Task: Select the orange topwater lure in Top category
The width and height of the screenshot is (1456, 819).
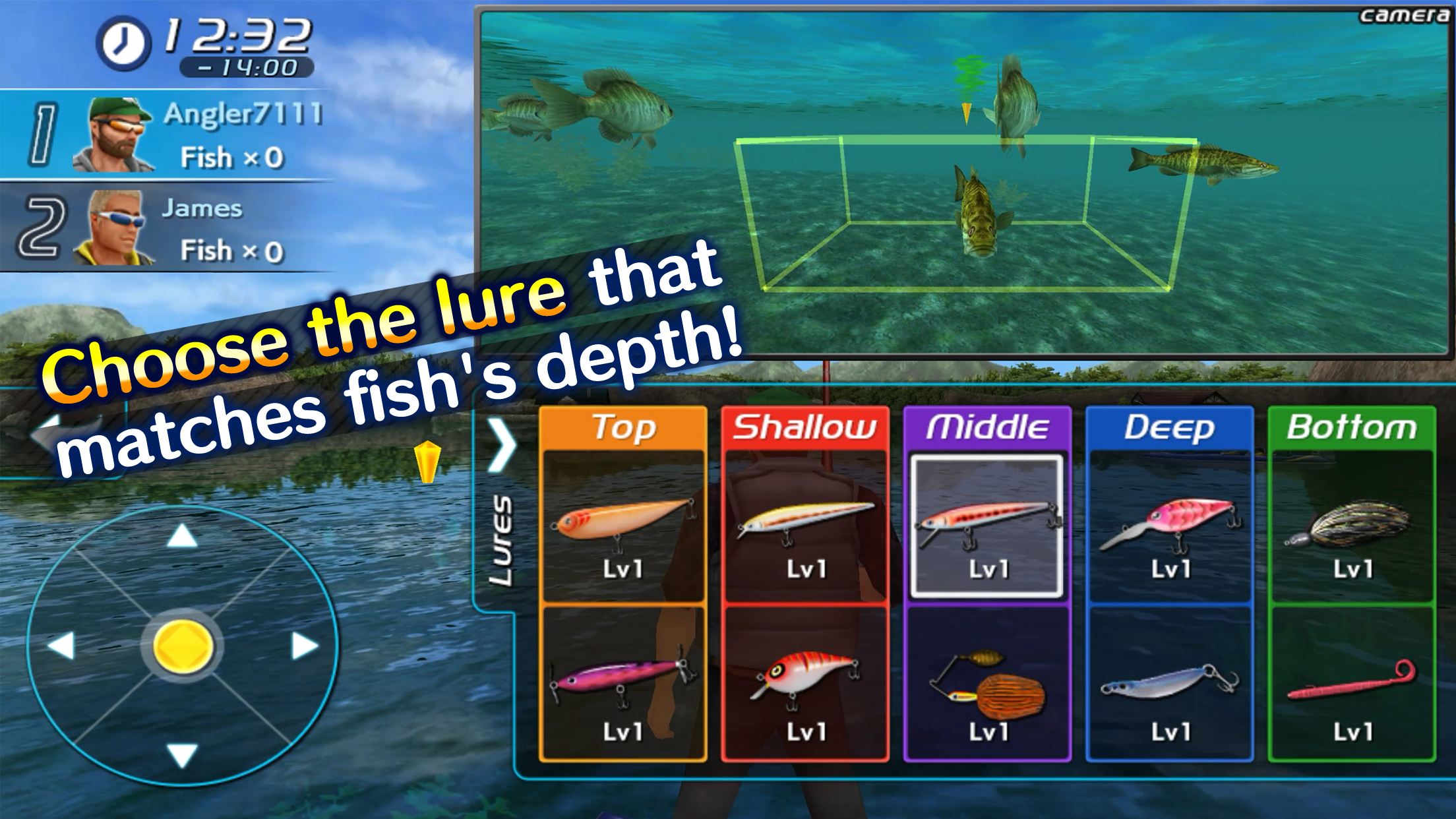Action: pos(623,521)
